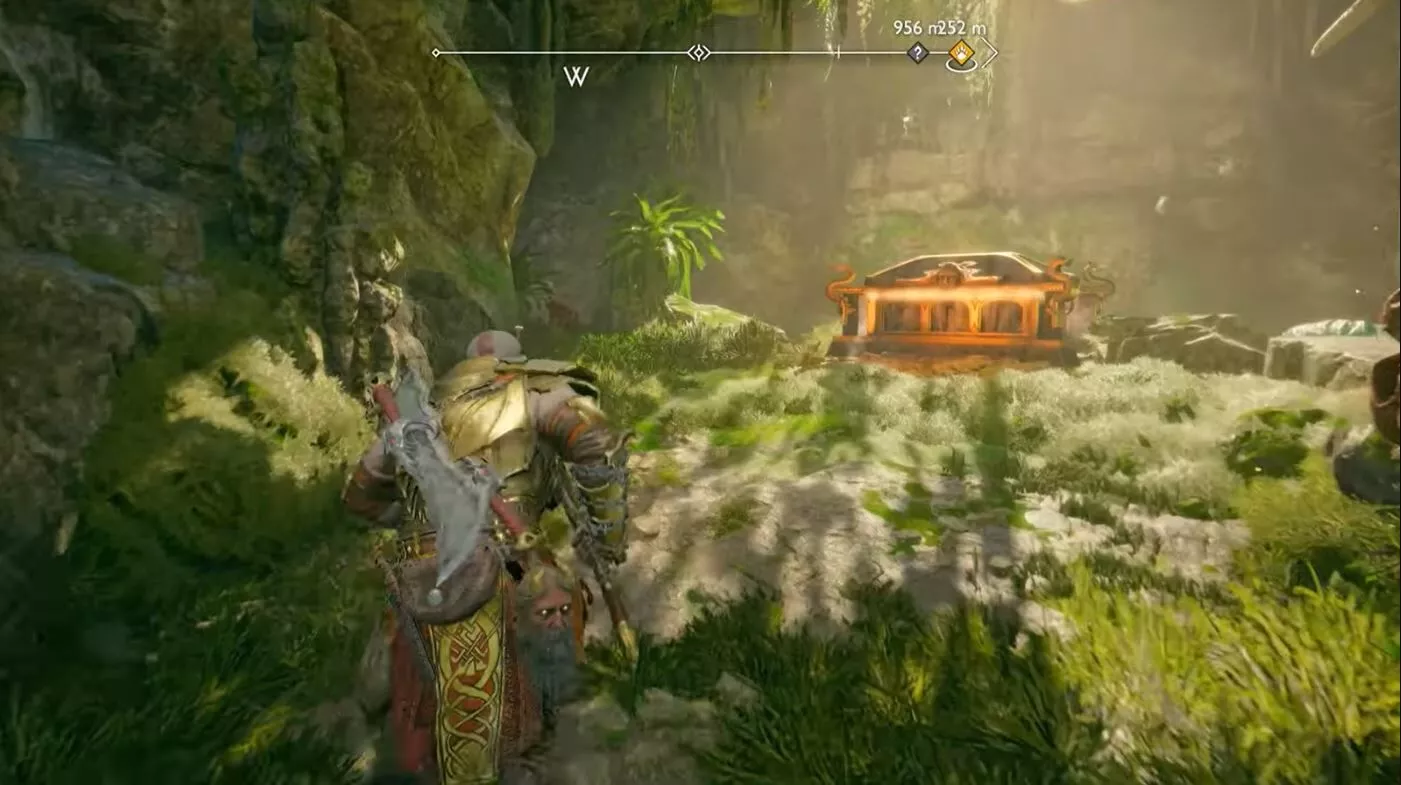The image size is (1401, 785).
Task: Select the 252 m objective distance label
Action: click(x=963, y=28)
